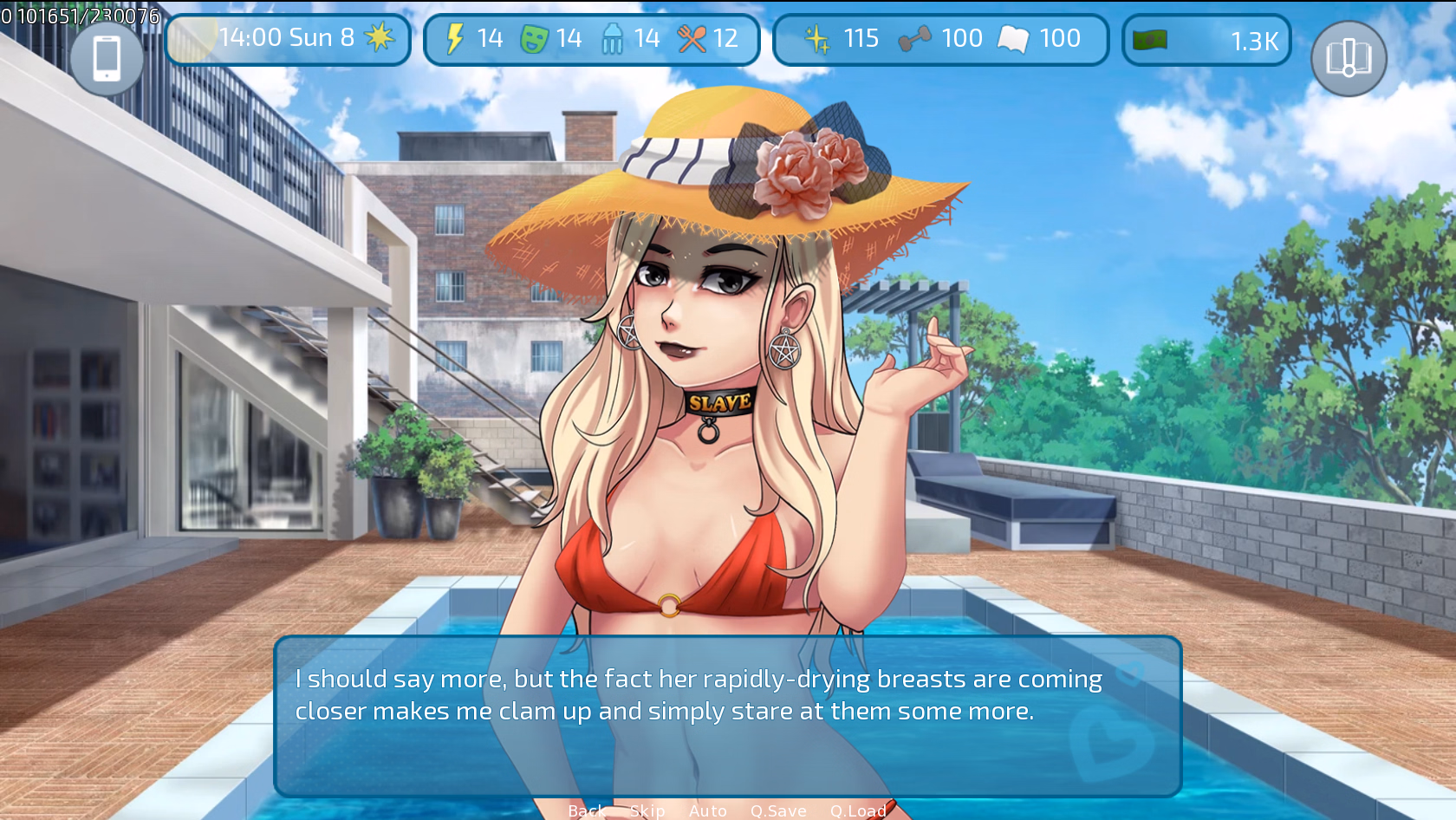Viewport: 1456px width, 820px height.
Task: Toggle Auto-advance mode
Action: point(708,810)
